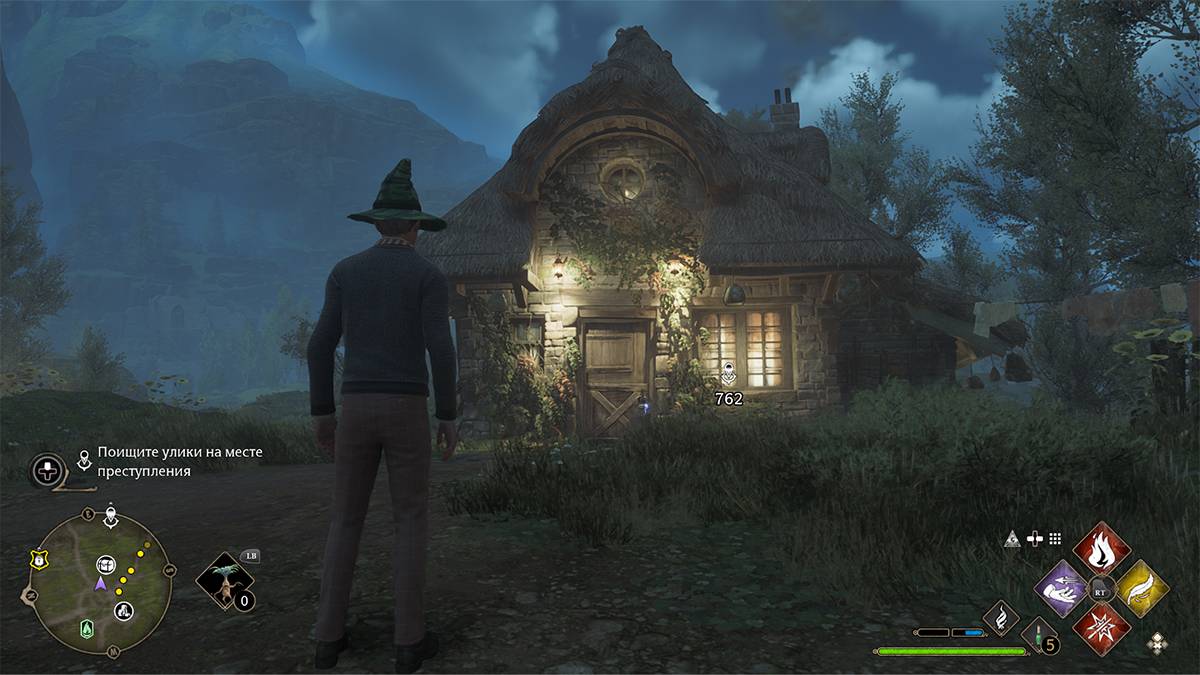Activate the ancient magic flame icon
The width and height of the screenshot is (1200, 675).
pos(1001,618)
